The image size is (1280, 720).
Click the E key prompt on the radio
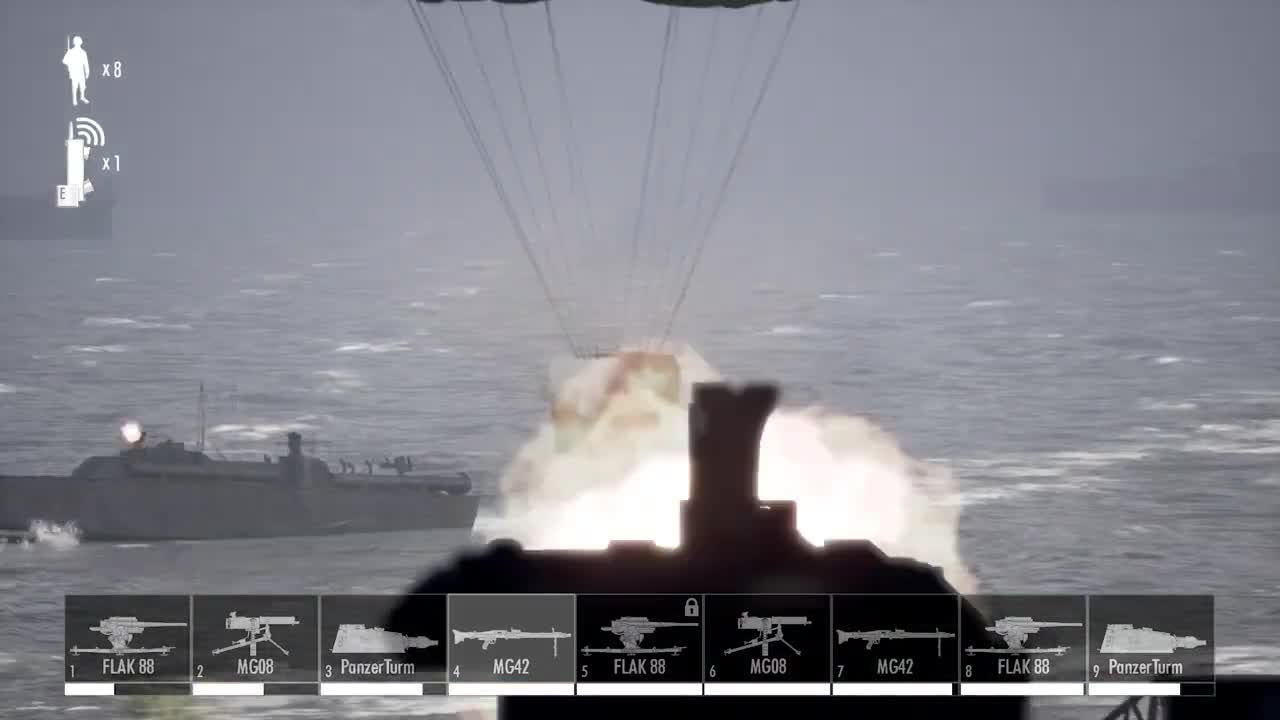click(x=66, y=192)
